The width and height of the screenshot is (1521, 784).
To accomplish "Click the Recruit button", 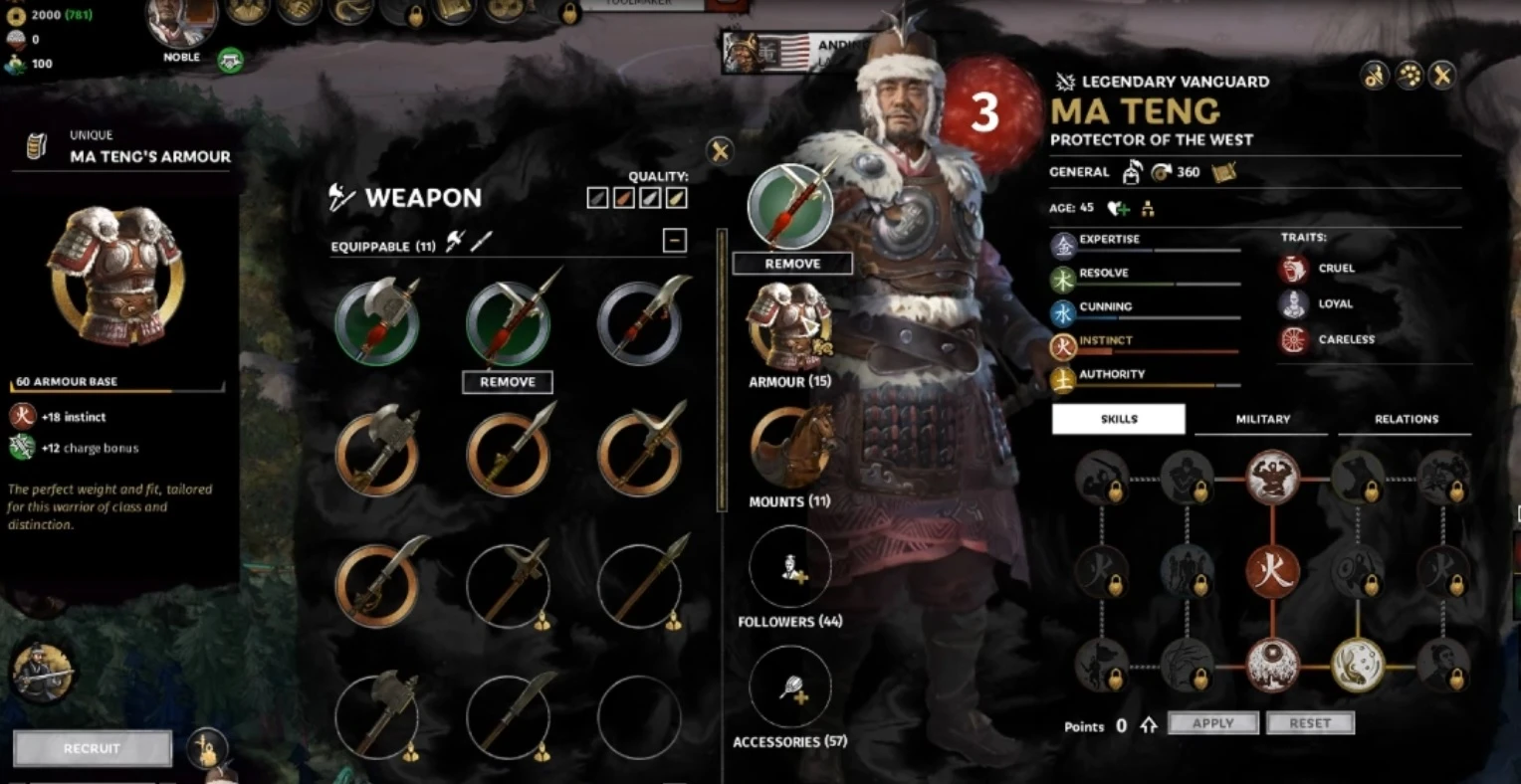I will [x=92, y=748].
